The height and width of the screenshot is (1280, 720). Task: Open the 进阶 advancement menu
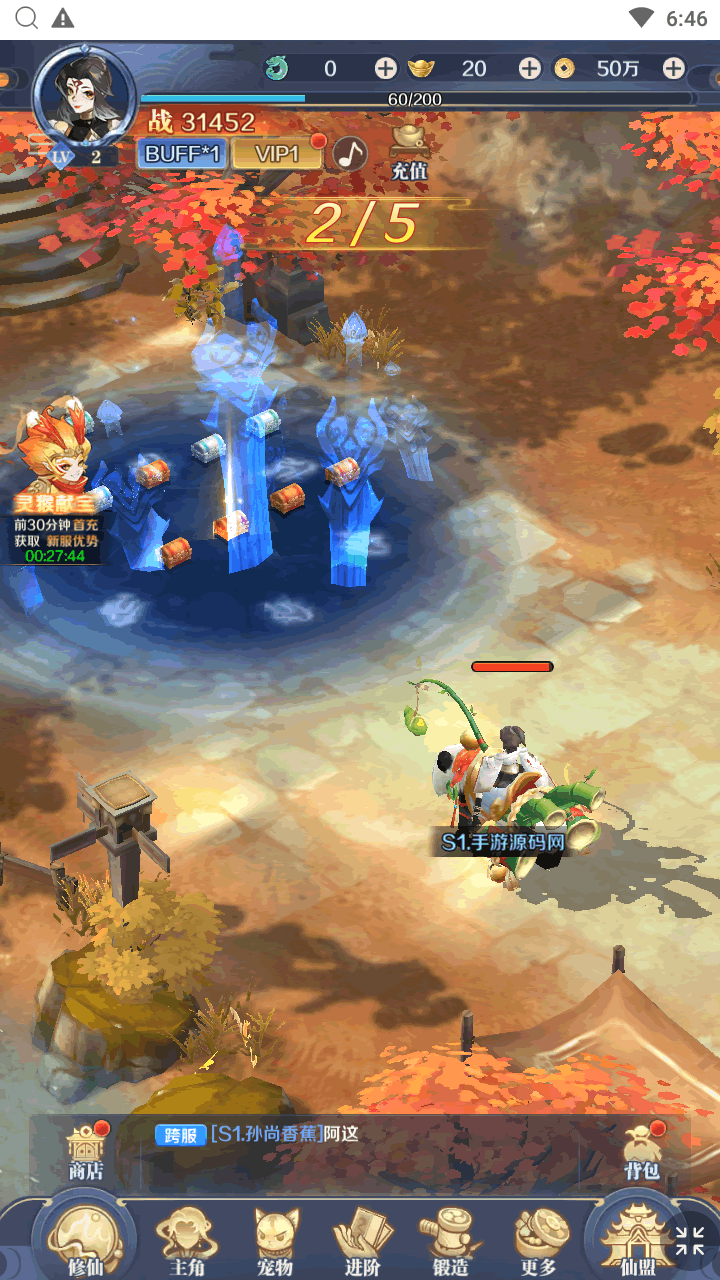click(x=362, y=1240)
